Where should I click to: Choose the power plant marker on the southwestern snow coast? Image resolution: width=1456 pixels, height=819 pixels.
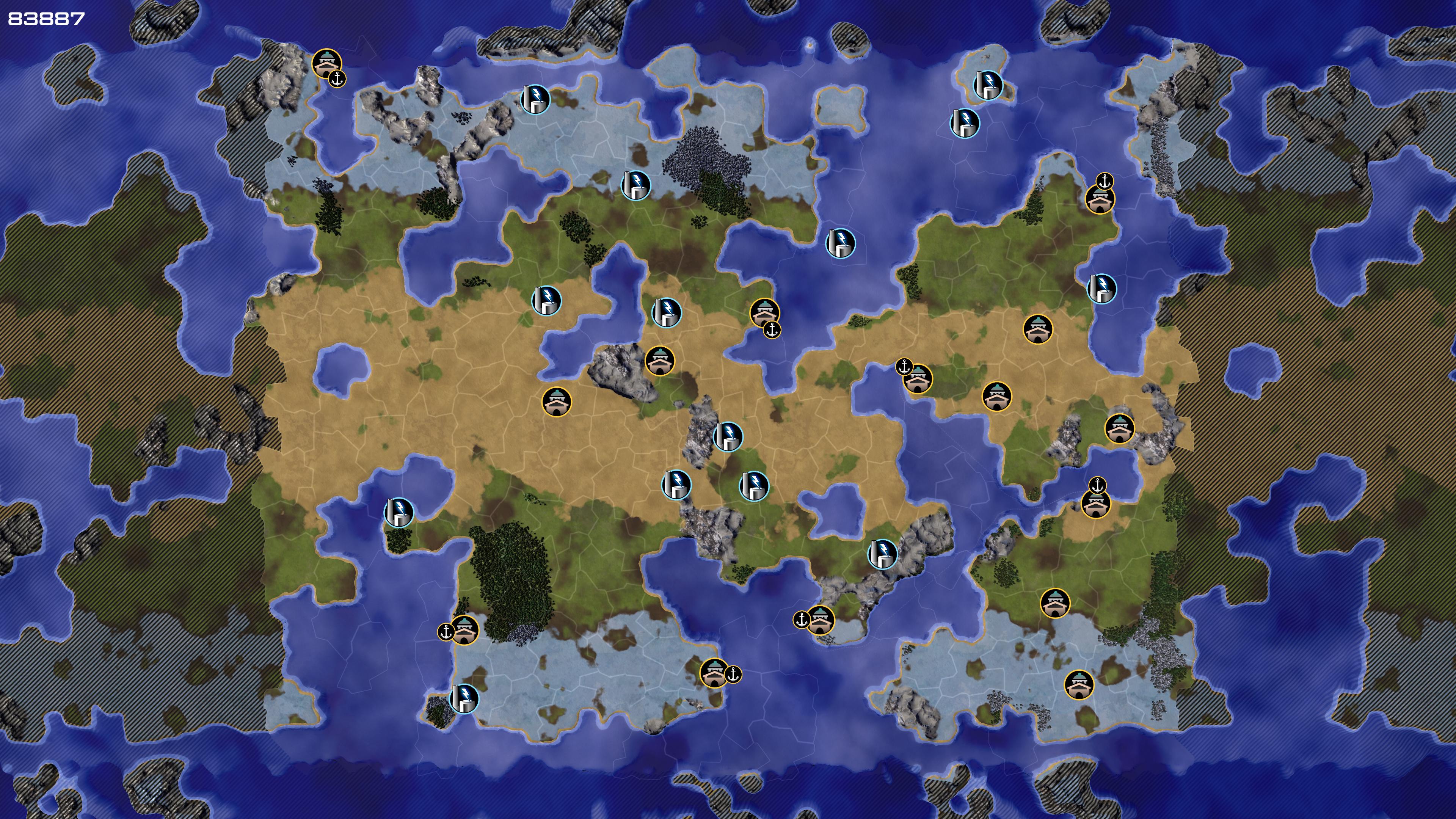click(x=464, y=698)
